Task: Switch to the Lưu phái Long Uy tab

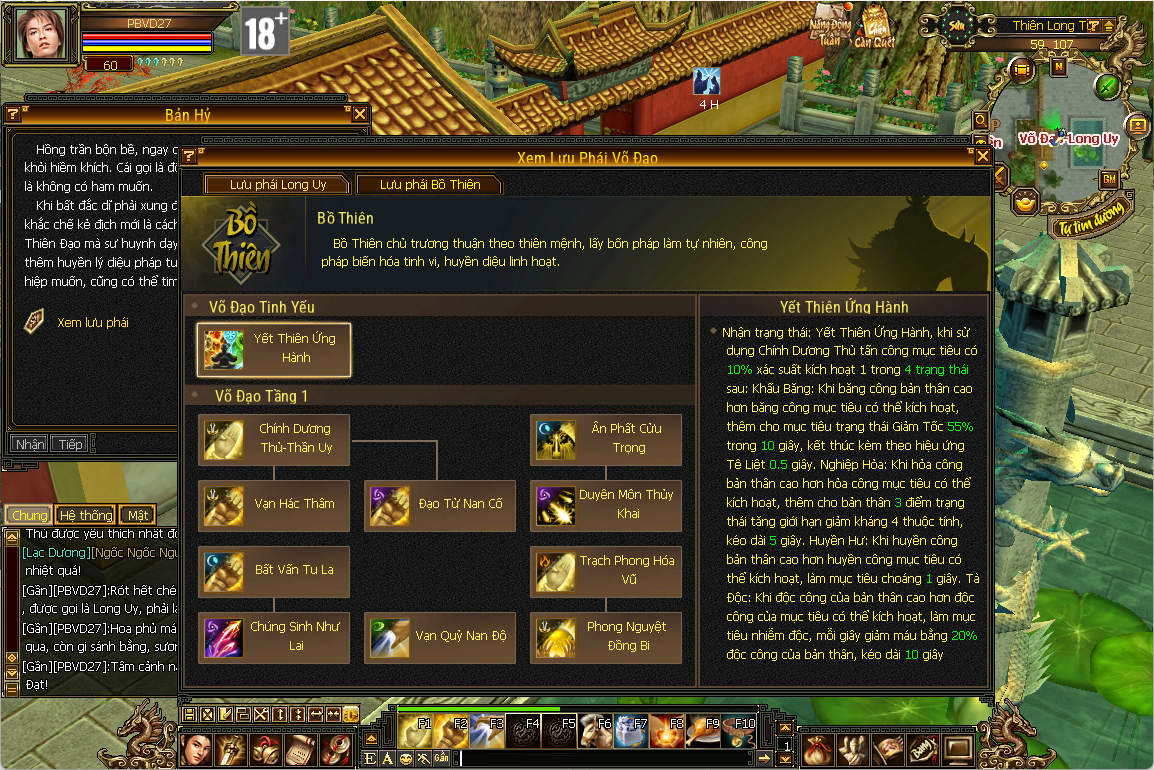Action: pyautogui.click(x=277, y=185)
